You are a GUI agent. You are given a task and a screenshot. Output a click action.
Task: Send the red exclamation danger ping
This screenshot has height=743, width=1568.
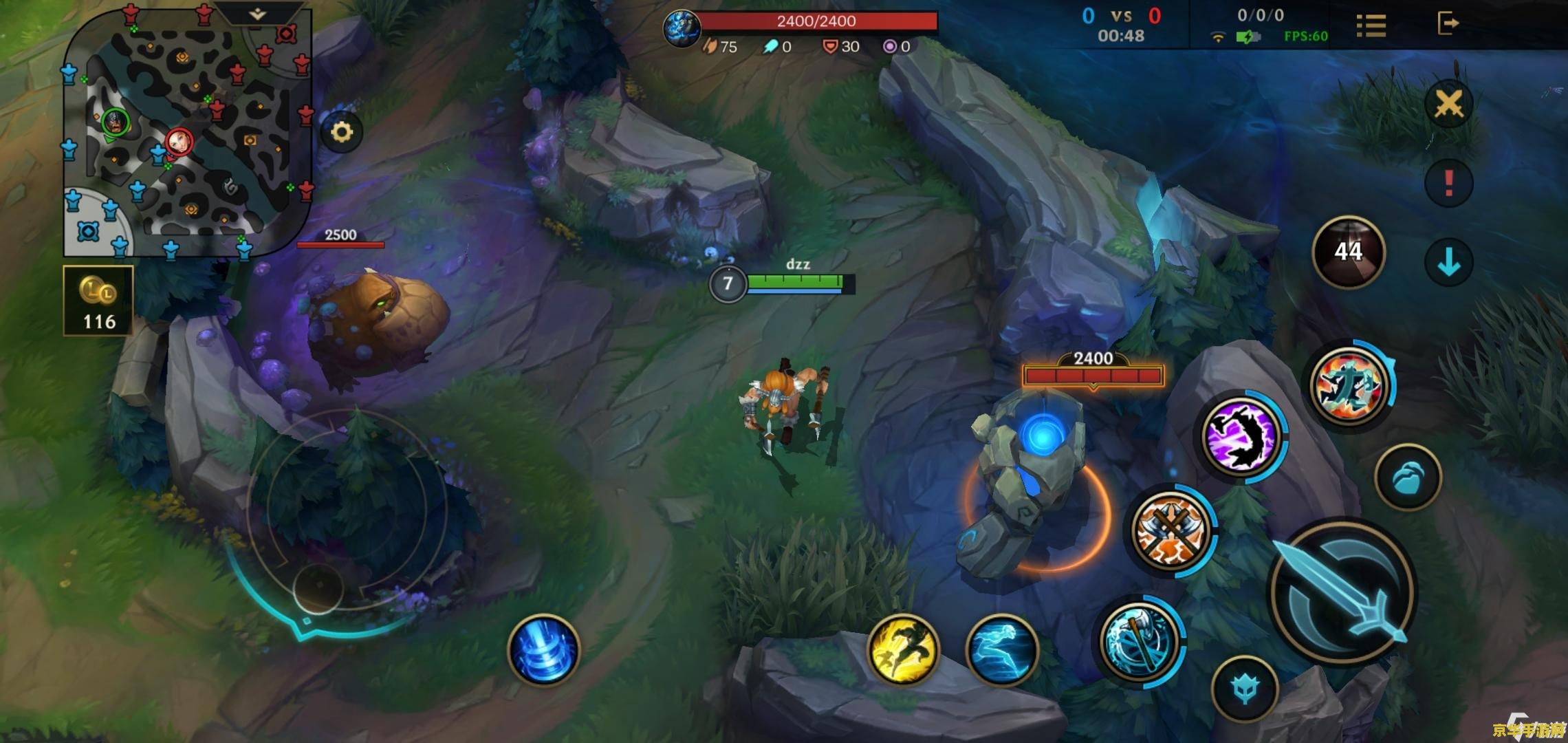point(1448,182)
